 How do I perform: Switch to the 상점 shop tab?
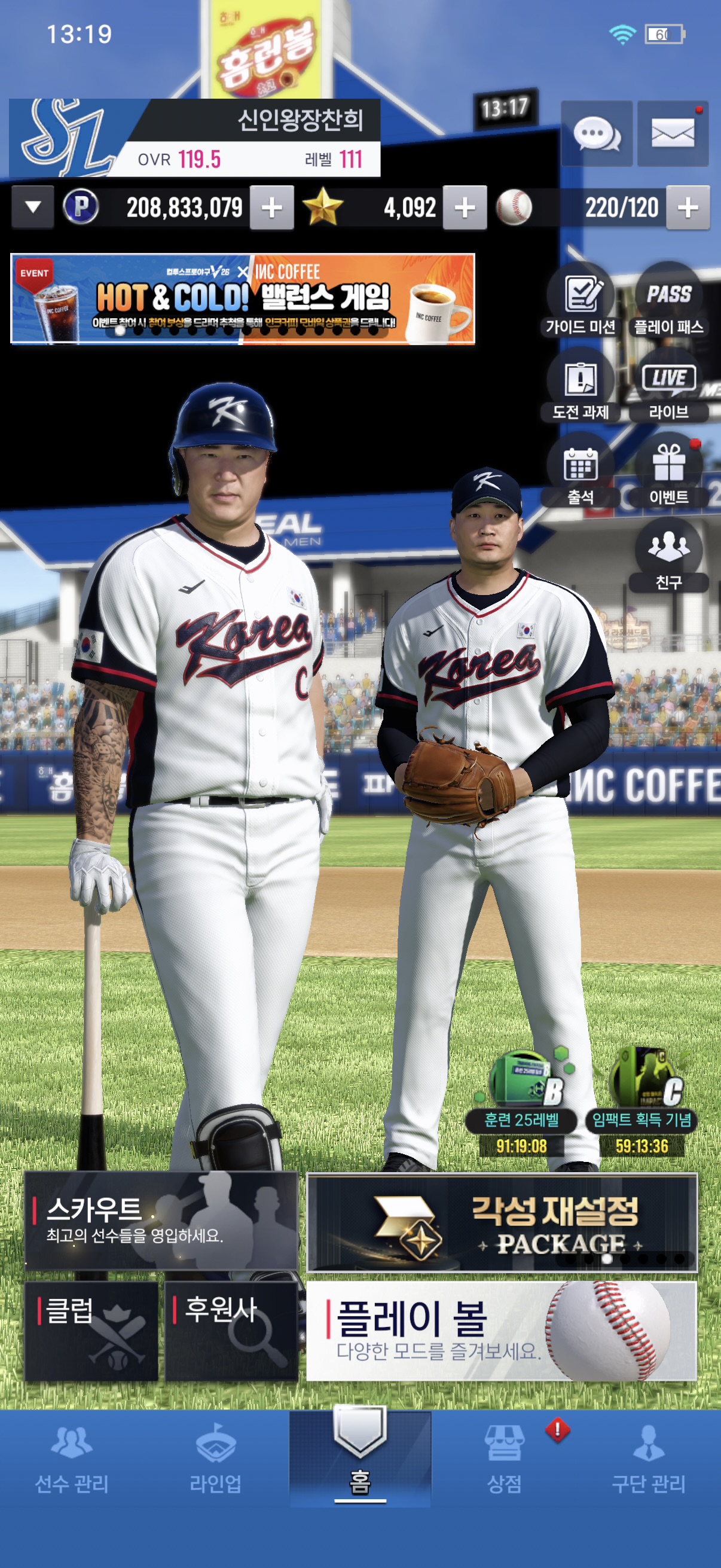505,1459
